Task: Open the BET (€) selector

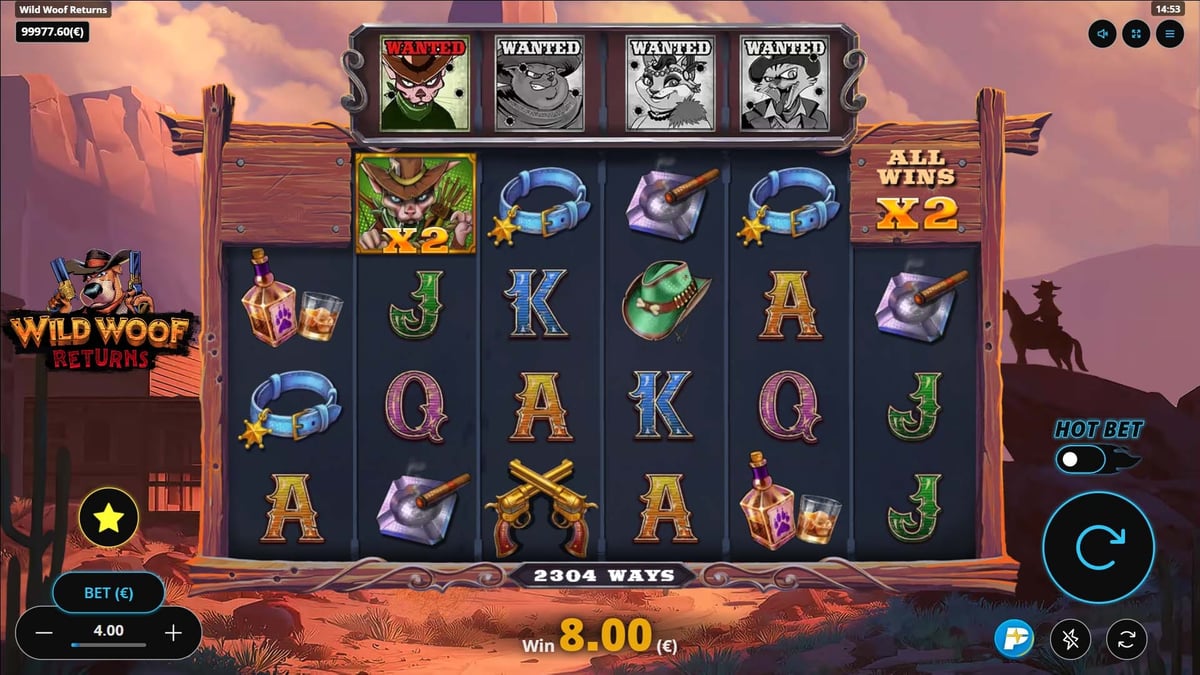Action: 109,593
